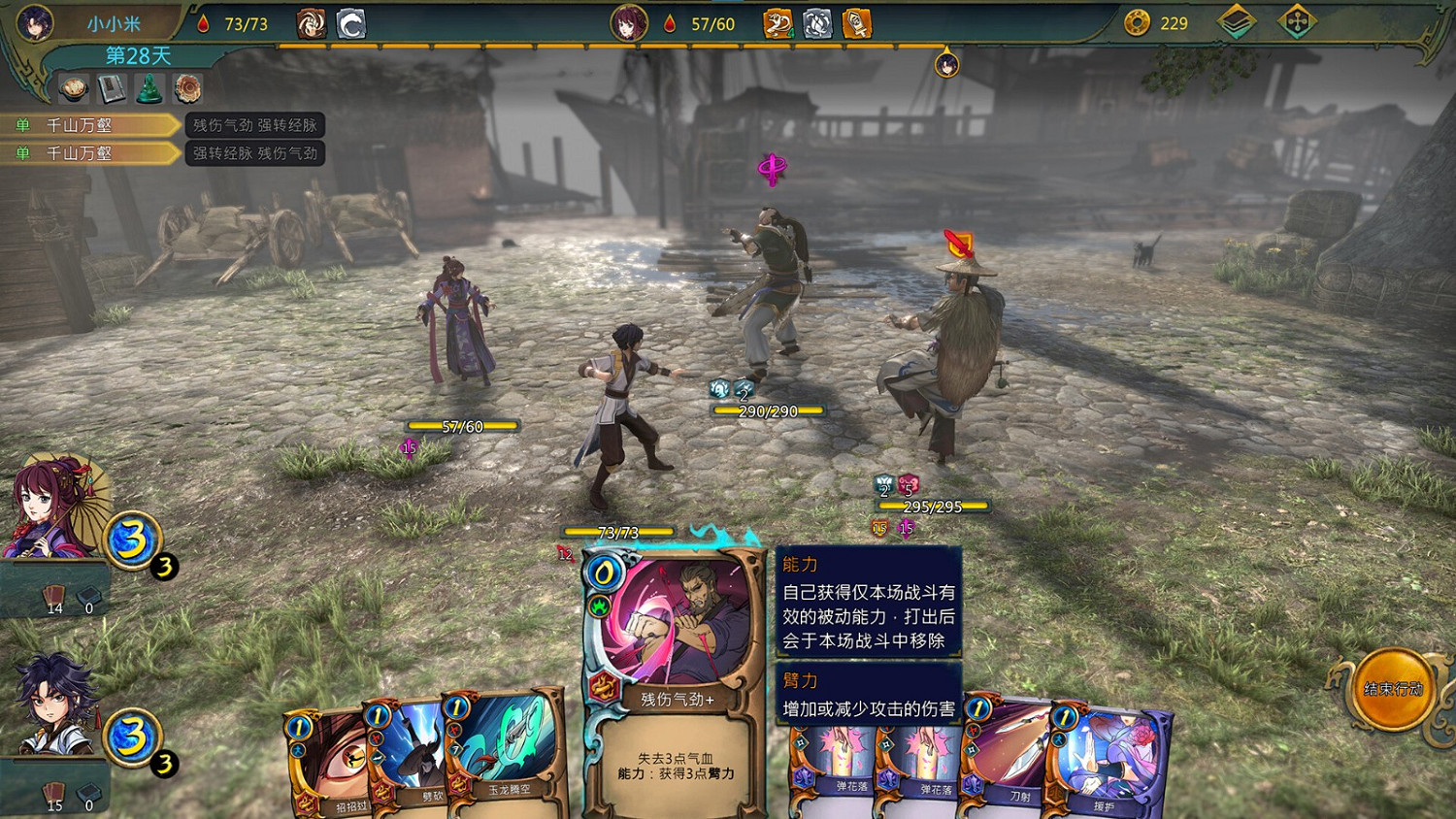Image resolution: width=1456 pixels, height=819 pixels.
Task: Click the monkey buff icon showing stack count 4
Action: point(777,25)
